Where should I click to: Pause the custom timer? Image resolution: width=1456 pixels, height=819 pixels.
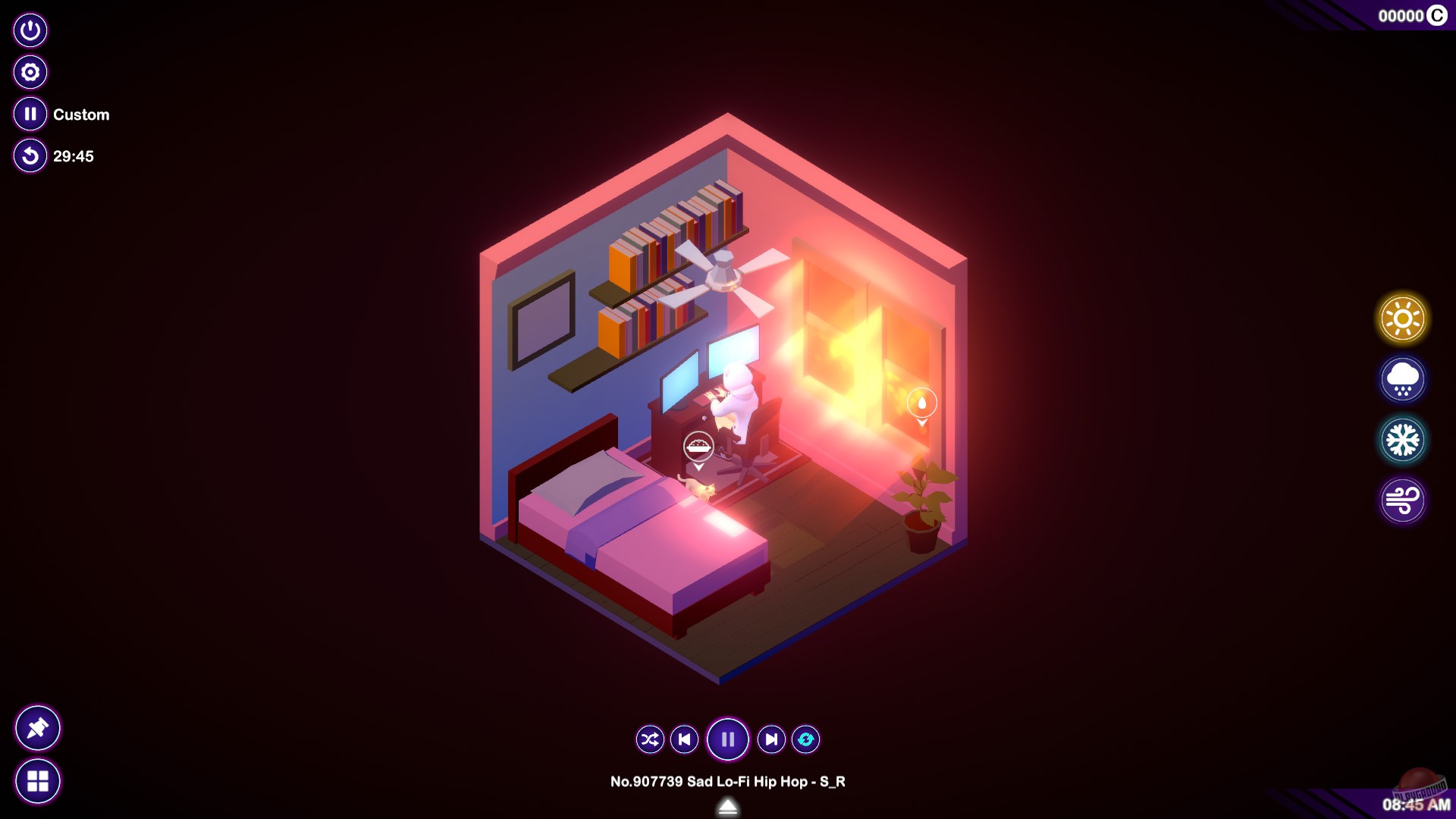(x=30, y=114)
